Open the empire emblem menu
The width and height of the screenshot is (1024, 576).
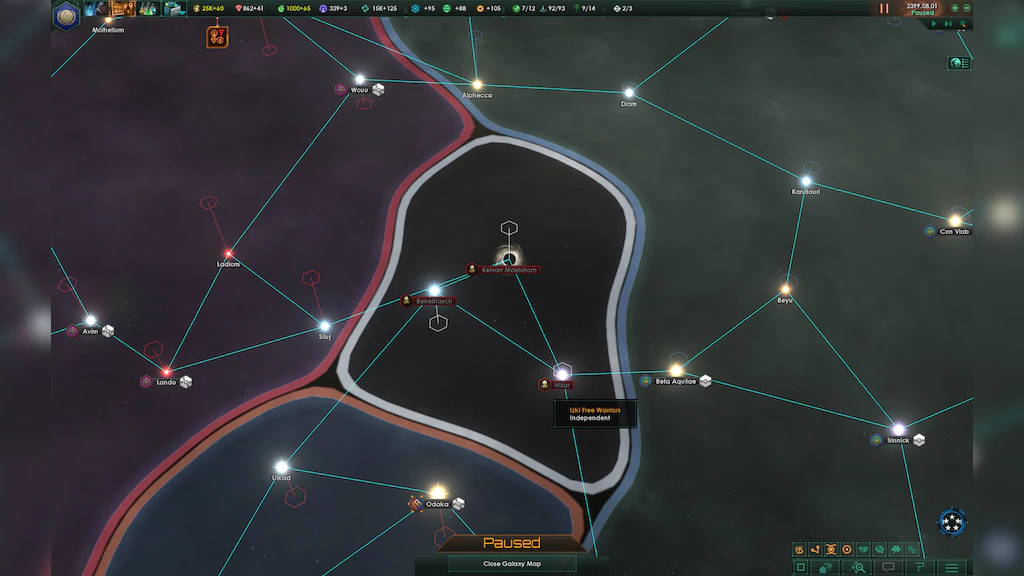(67, 14)
